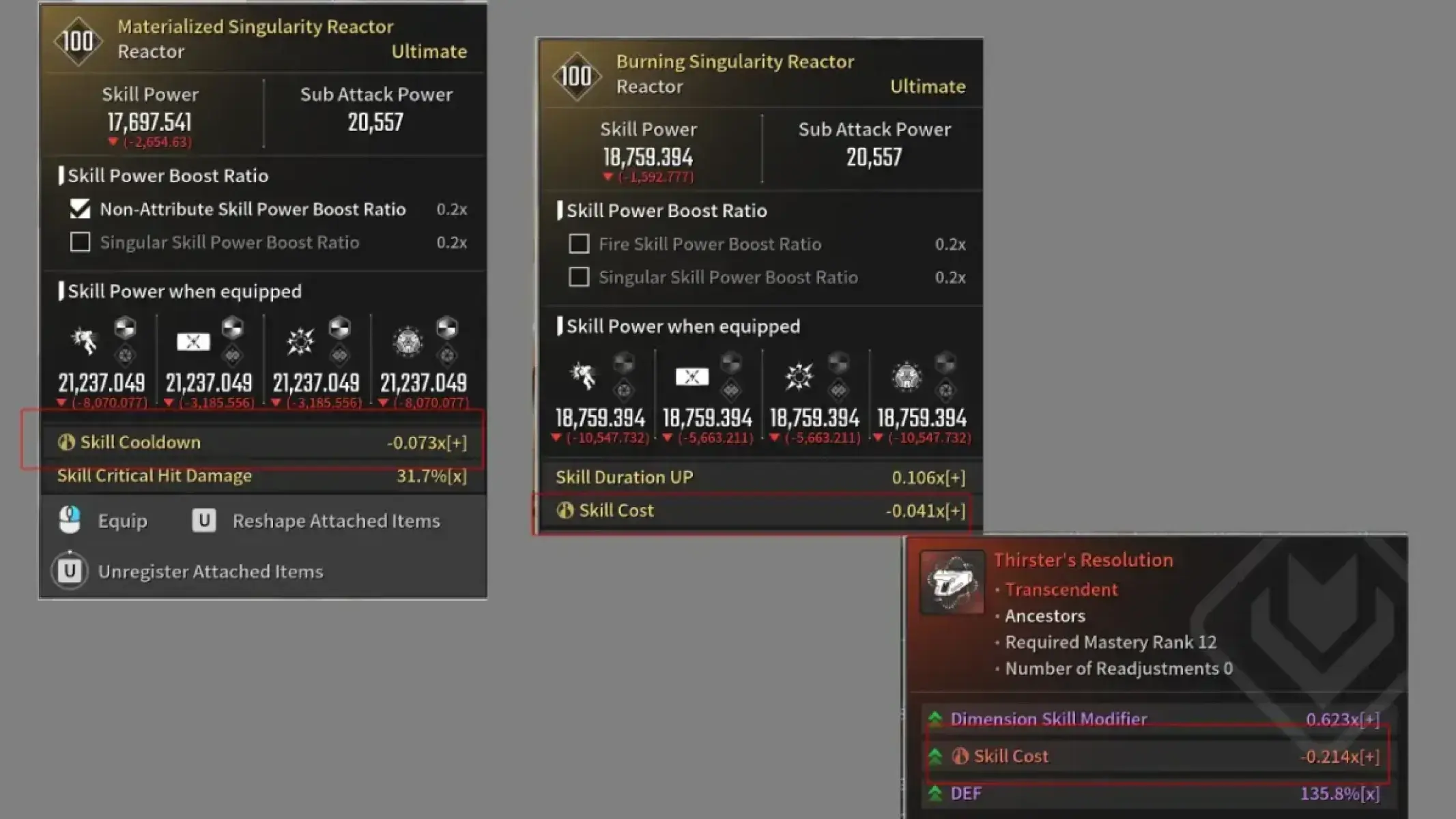Click the mouse icon next to Equip
1456x819 pixels.
pos(69,519)
